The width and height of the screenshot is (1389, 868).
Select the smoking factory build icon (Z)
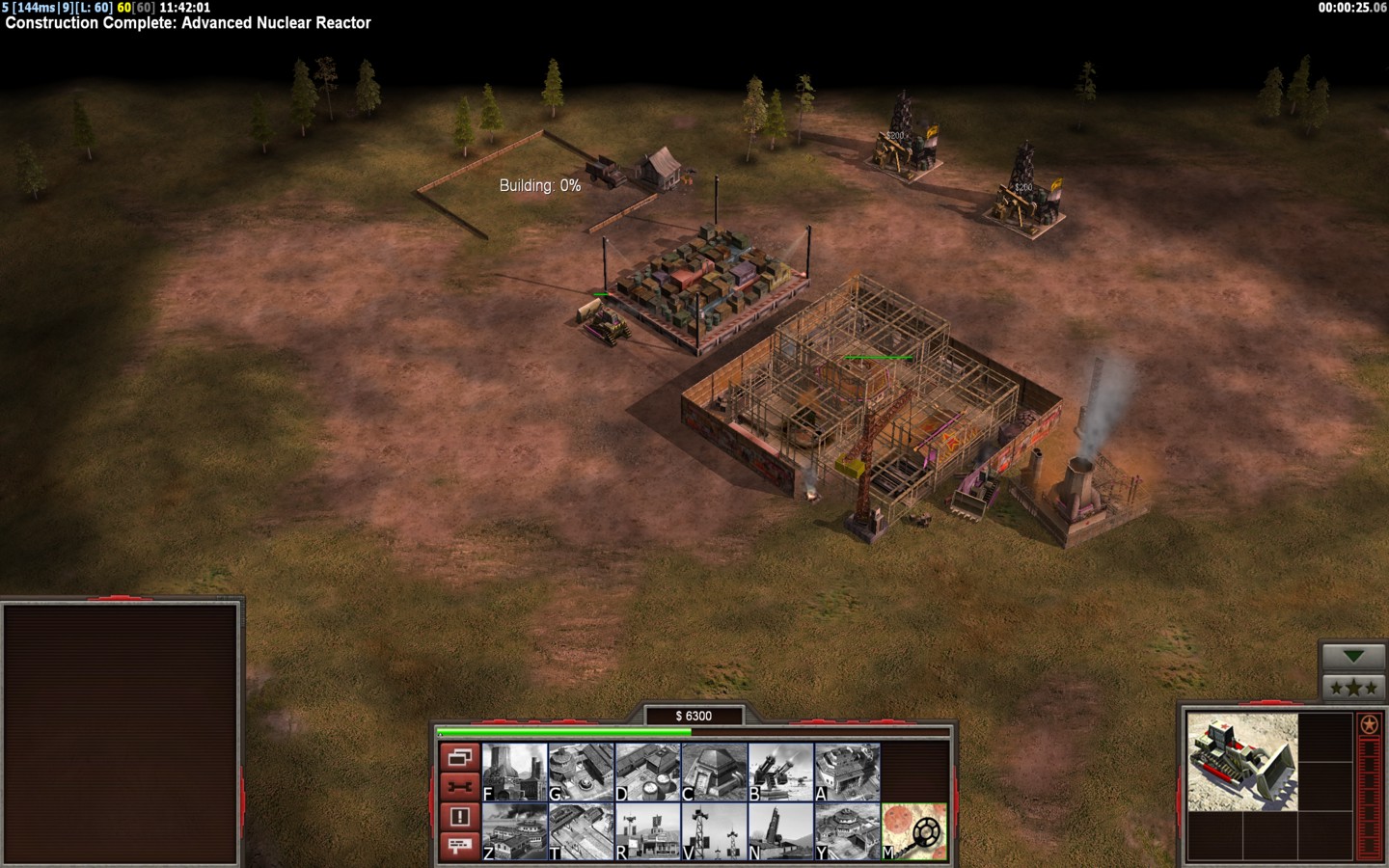(x=515, y=831)
